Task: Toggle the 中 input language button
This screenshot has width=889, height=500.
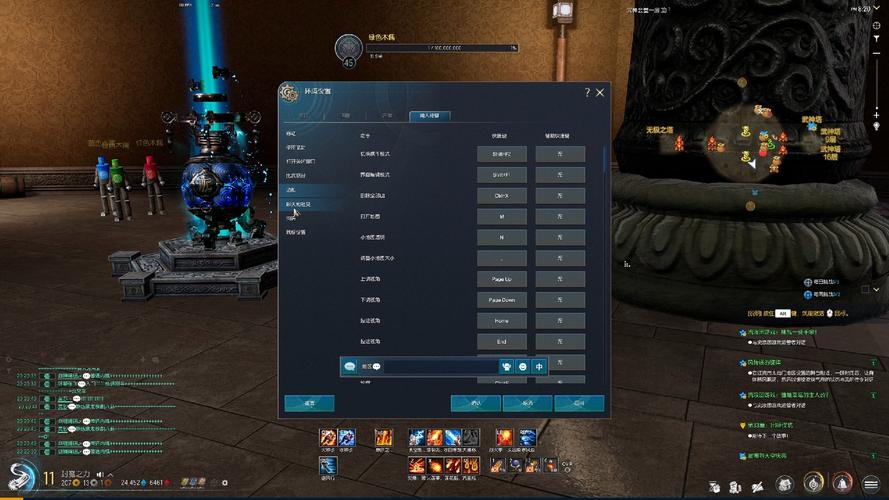Action: click(540, 367)
